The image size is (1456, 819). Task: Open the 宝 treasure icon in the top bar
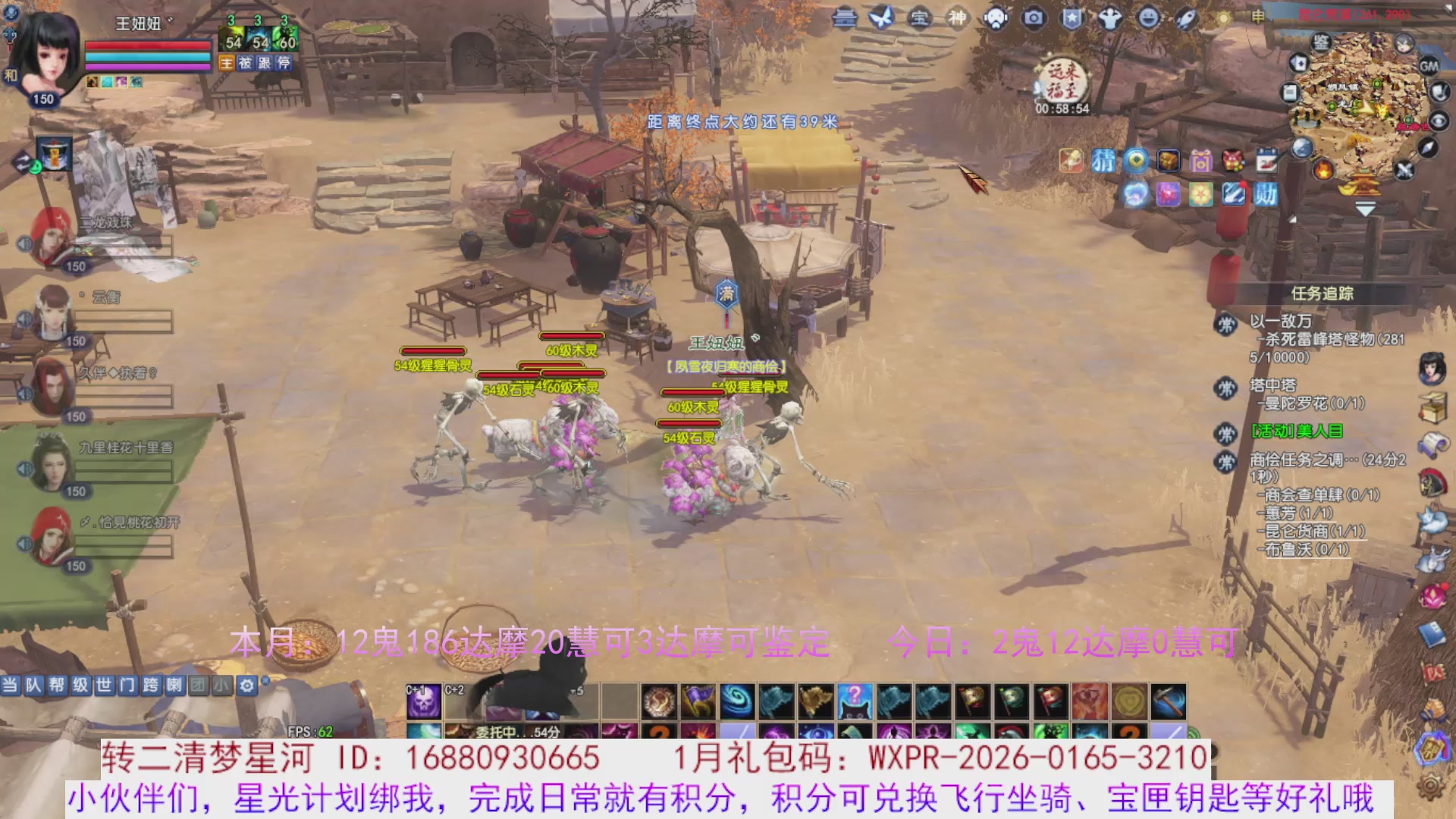click(920, 17)
